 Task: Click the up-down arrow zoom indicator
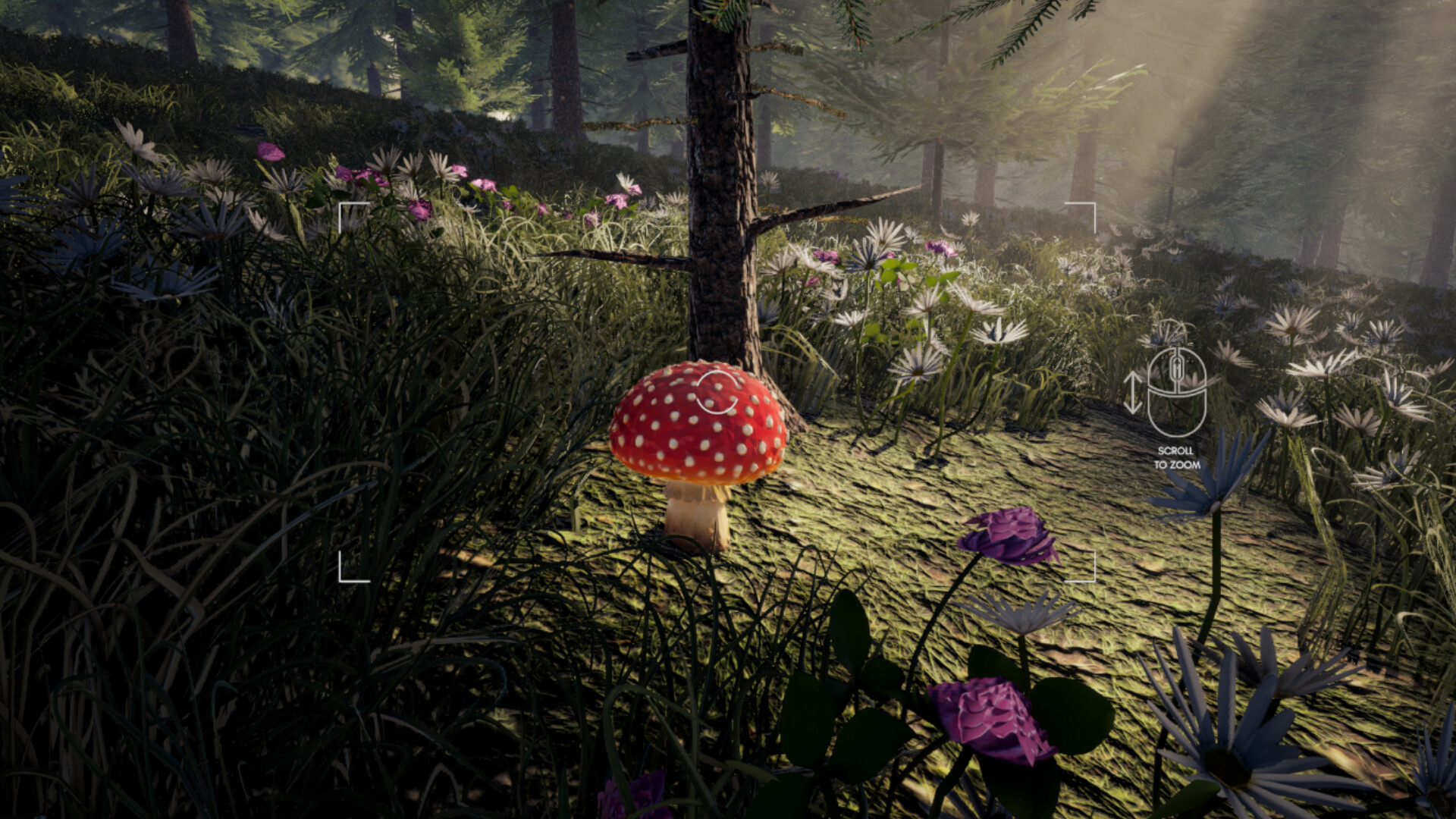1133,392
